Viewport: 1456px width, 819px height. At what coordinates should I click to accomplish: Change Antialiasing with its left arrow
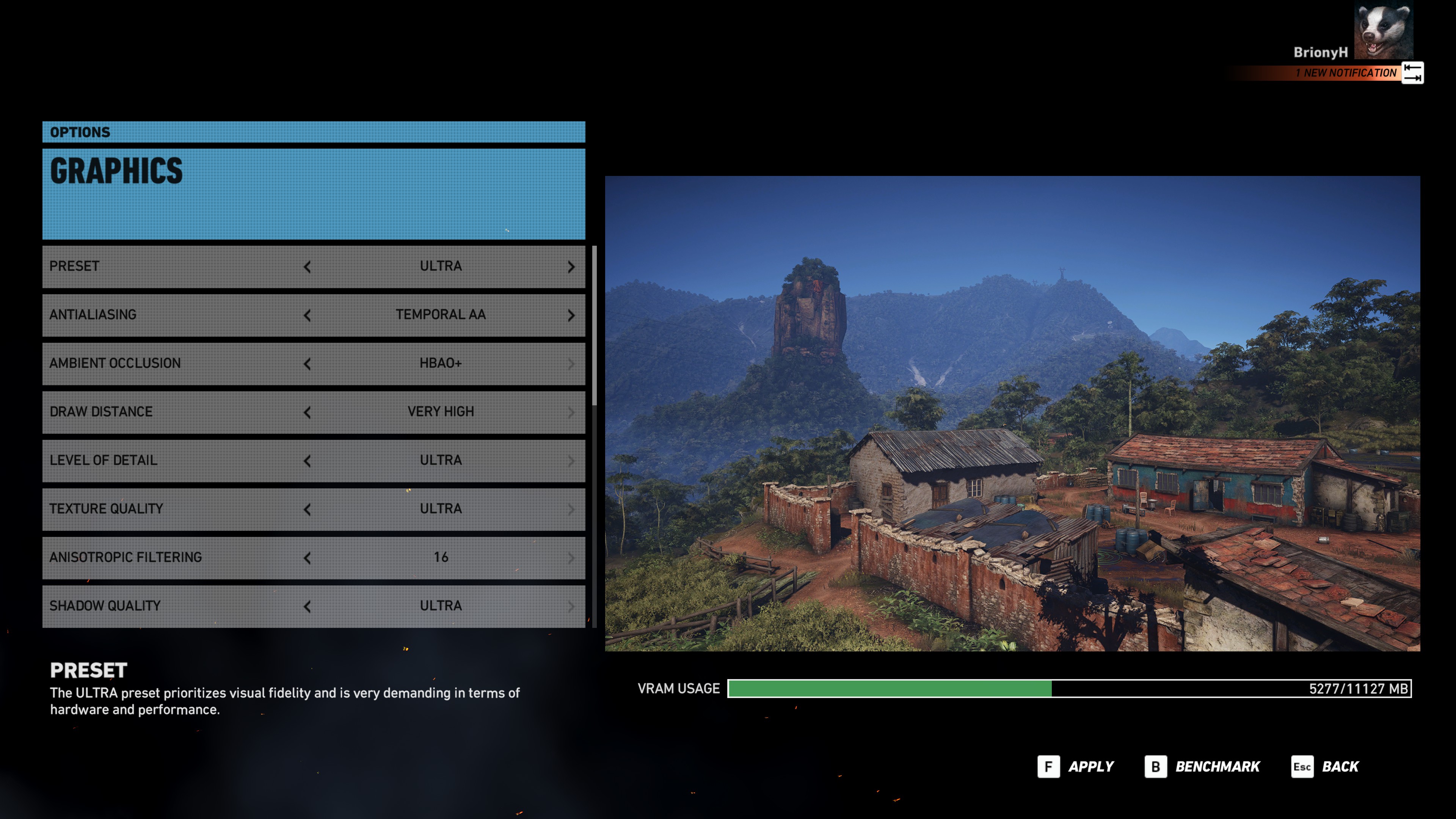[x=307, y=315]
